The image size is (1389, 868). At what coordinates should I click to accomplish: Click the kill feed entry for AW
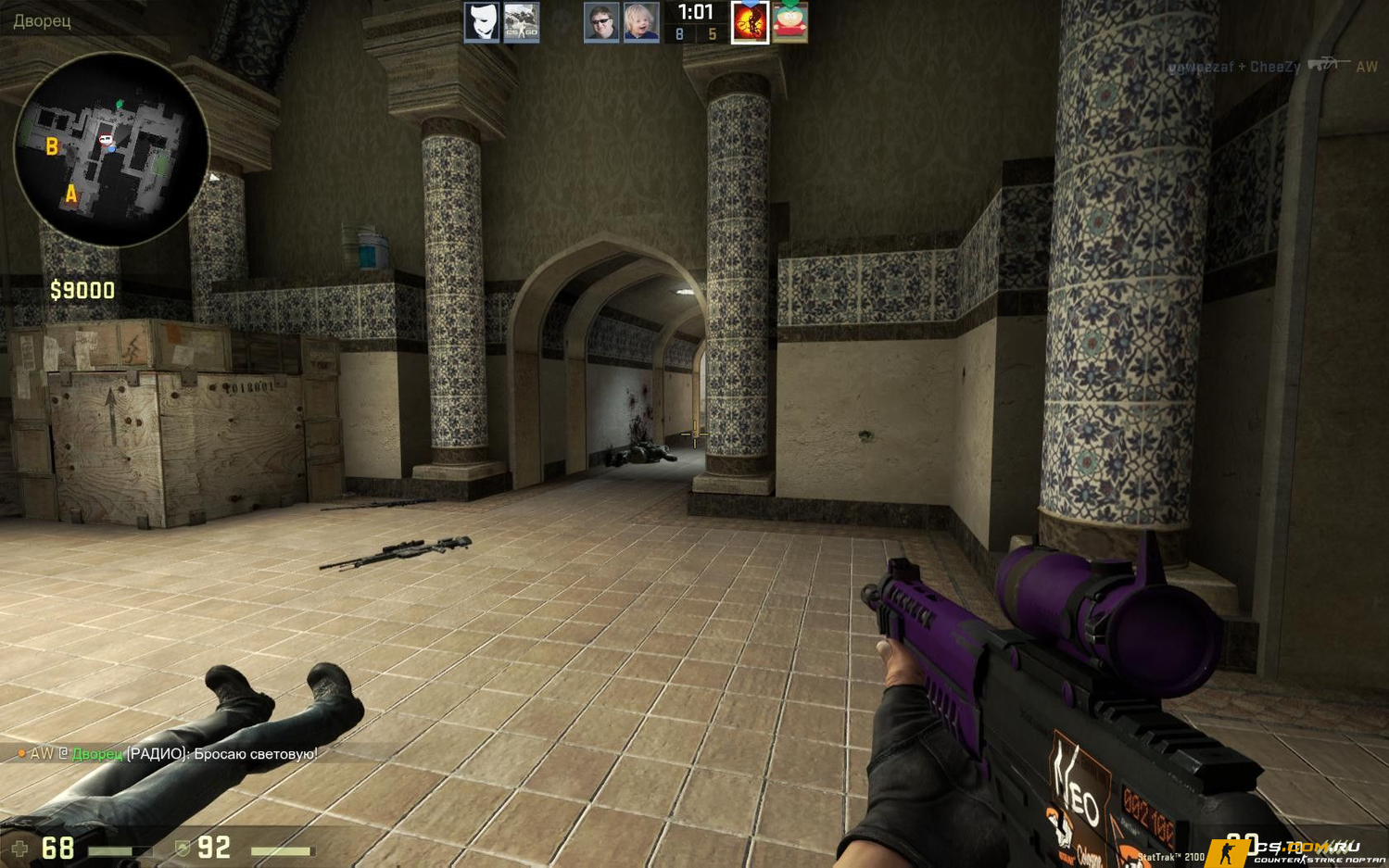tap(1271, 67)
